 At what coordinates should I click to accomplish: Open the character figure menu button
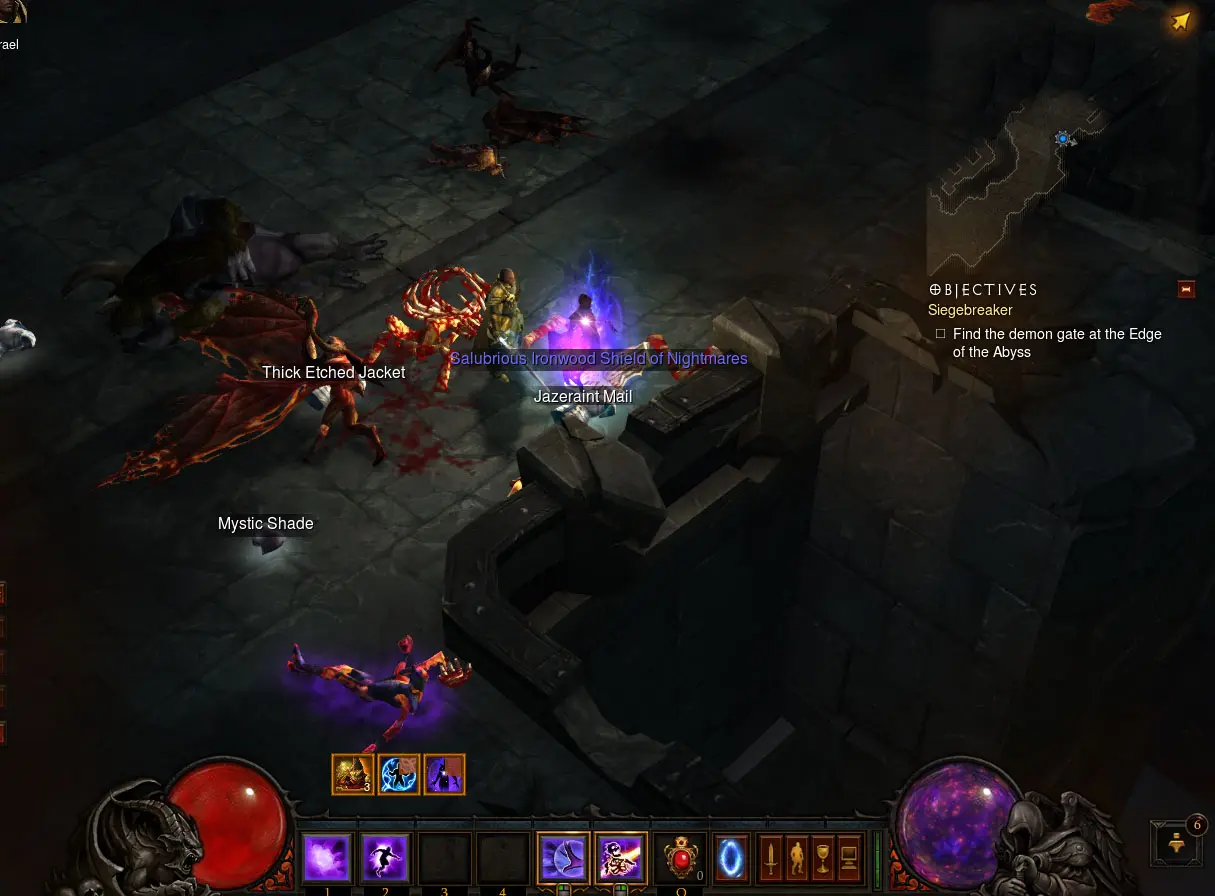tap(797, 858)
